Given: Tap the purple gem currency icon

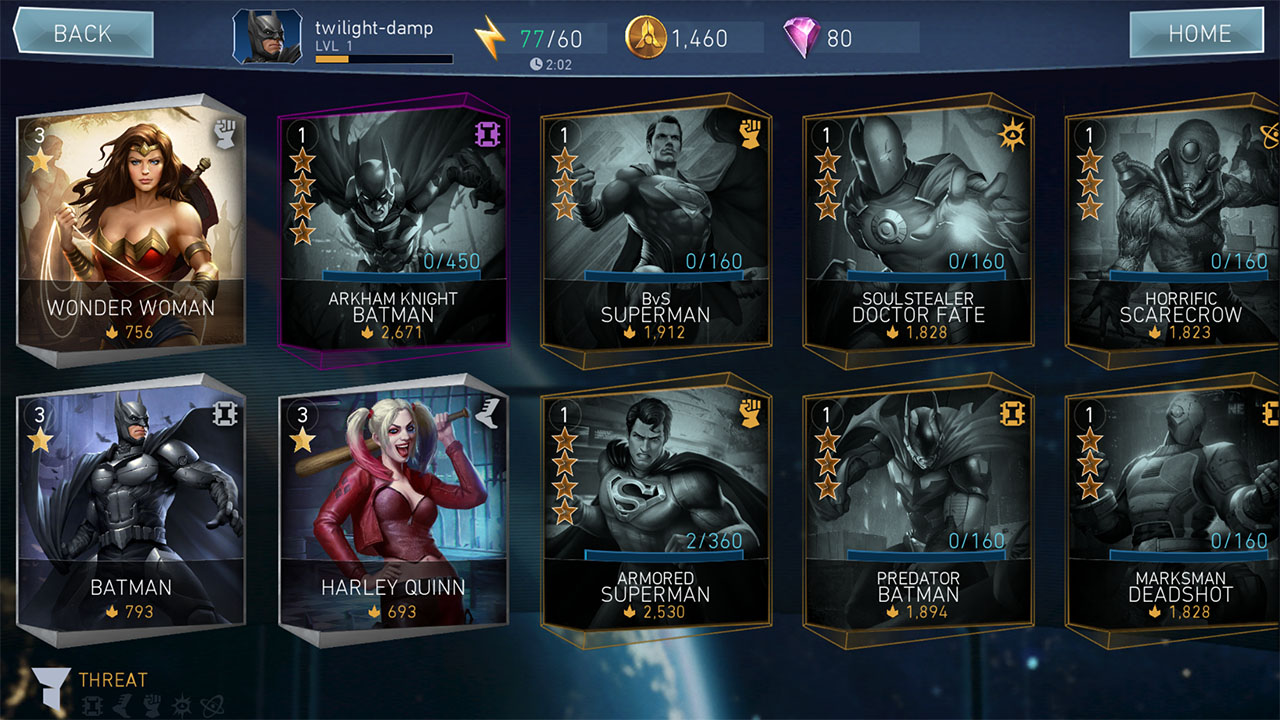Looking at the screenshot, I should 802,38.
